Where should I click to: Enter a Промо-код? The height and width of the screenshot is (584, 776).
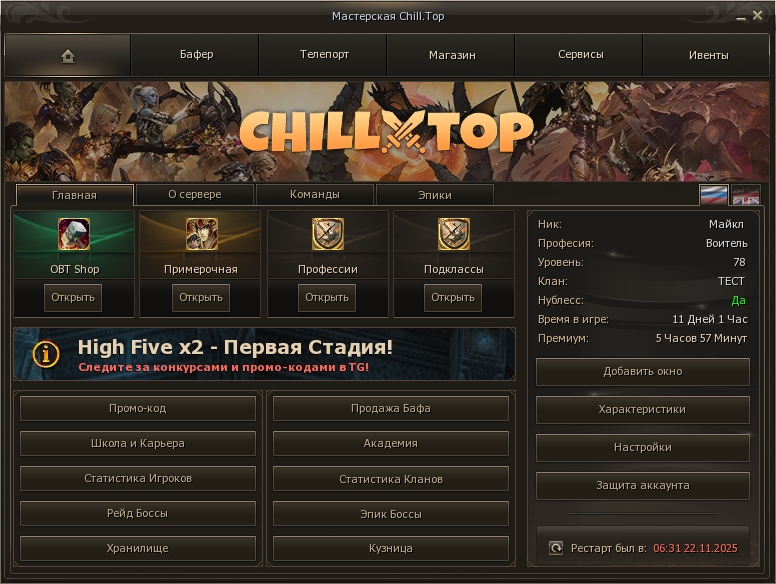coord(138,409)
